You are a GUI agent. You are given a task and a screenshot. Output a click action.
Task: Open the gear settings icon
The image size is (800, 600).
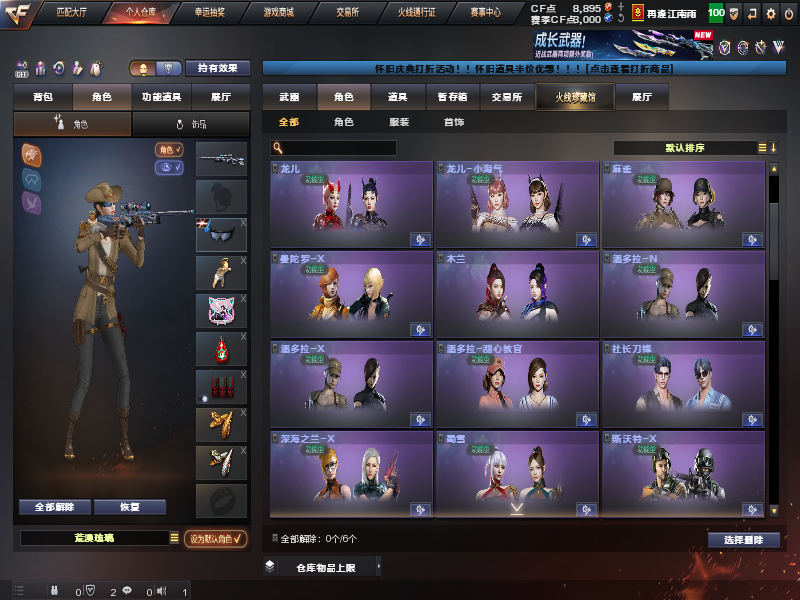pos(770,13)
